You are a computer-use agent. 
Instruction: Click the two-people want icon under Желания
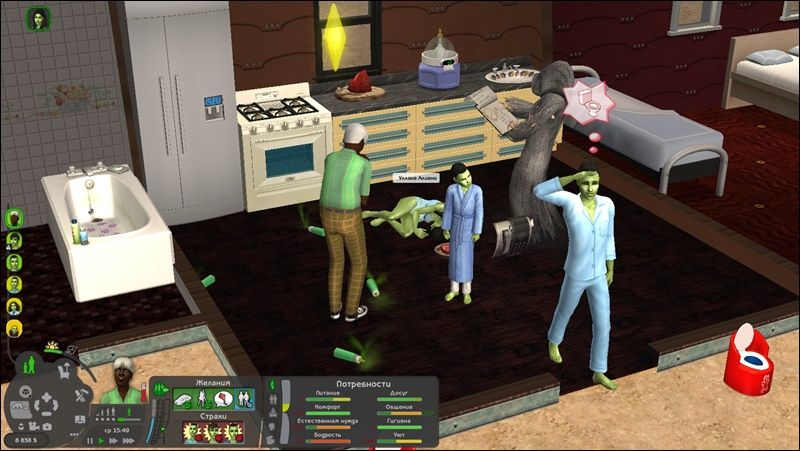[x=241, y=400]
